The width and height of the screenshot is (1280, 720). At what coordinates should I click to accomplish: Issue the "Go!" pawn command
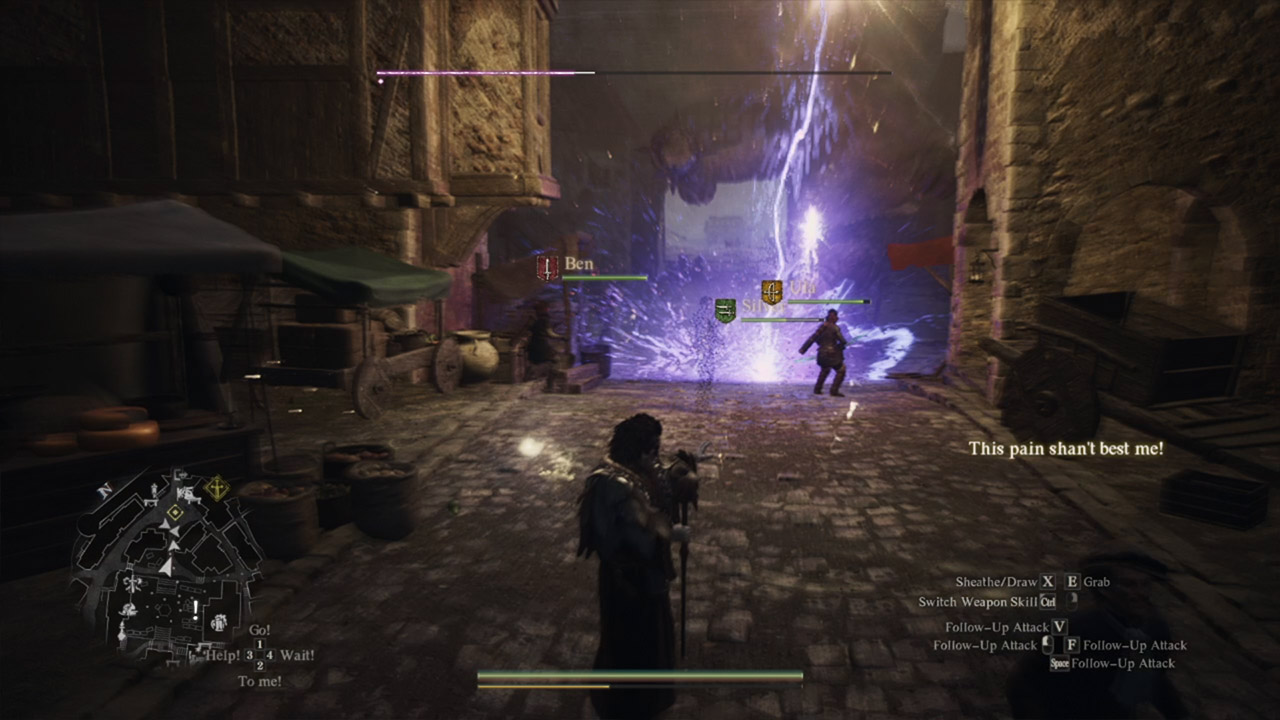point(259,631)
